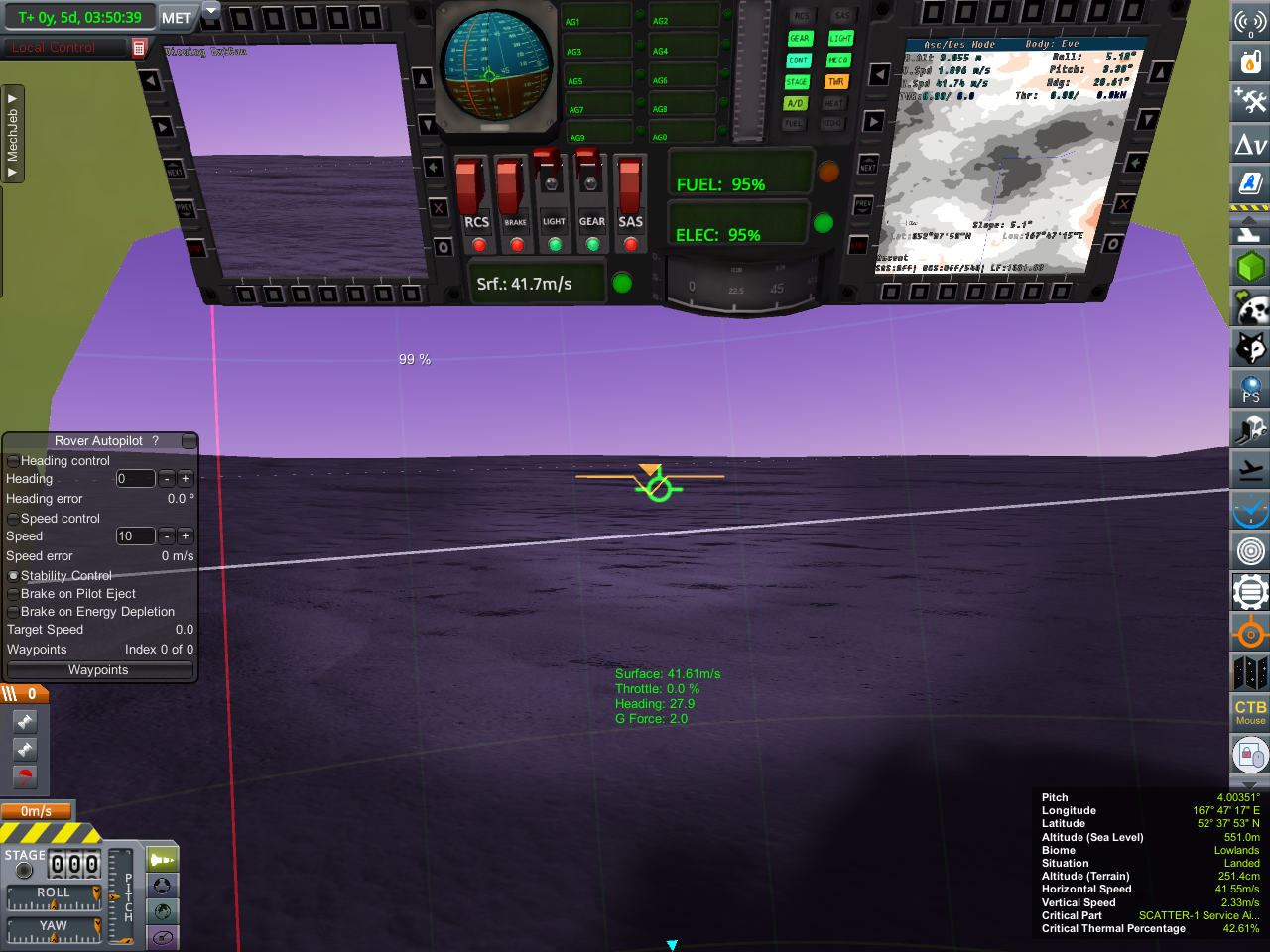
Task: Click the red parachute action icon
Action: click(25, 776)
